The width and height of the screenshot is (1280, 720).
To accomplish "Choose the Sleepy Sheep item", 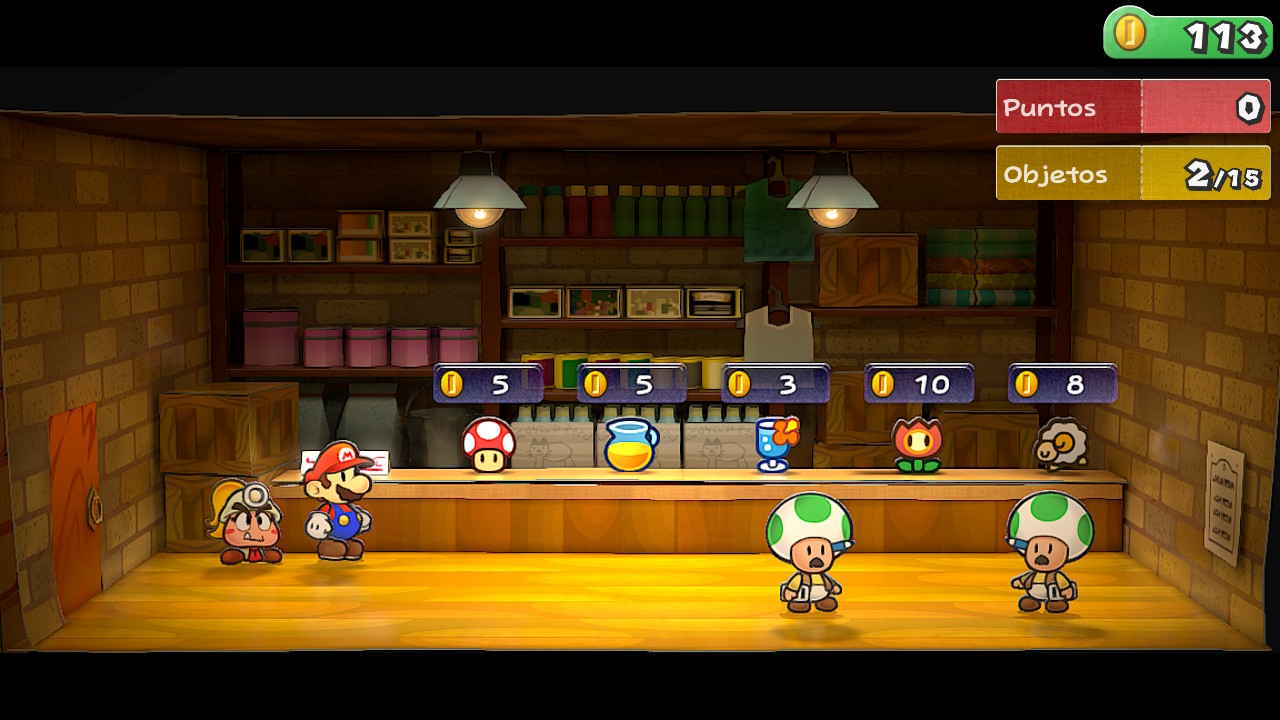I will tap(1060, 444).
